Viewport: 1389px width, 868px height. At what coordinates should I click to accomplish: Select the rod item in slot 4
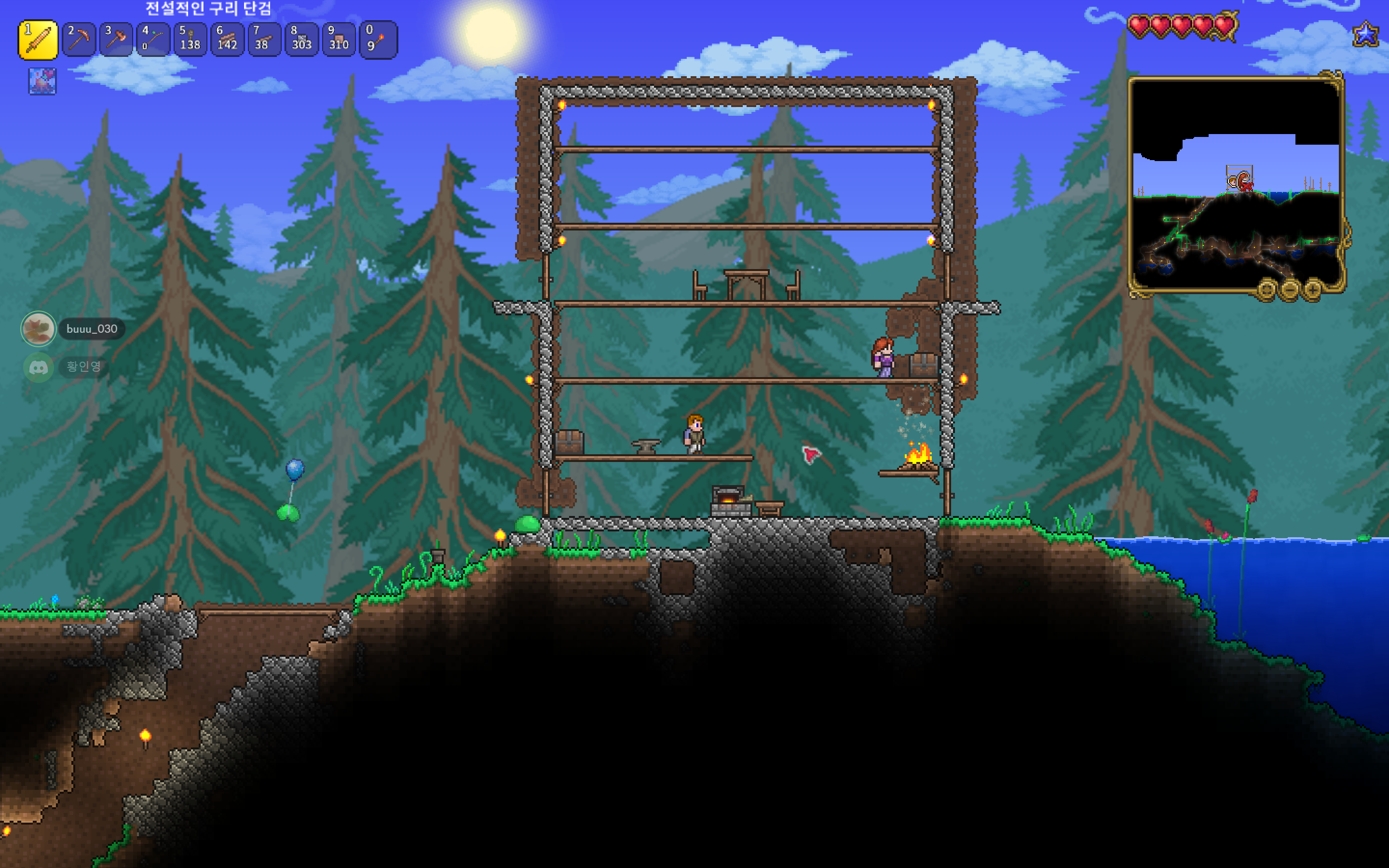coord(153,40)
